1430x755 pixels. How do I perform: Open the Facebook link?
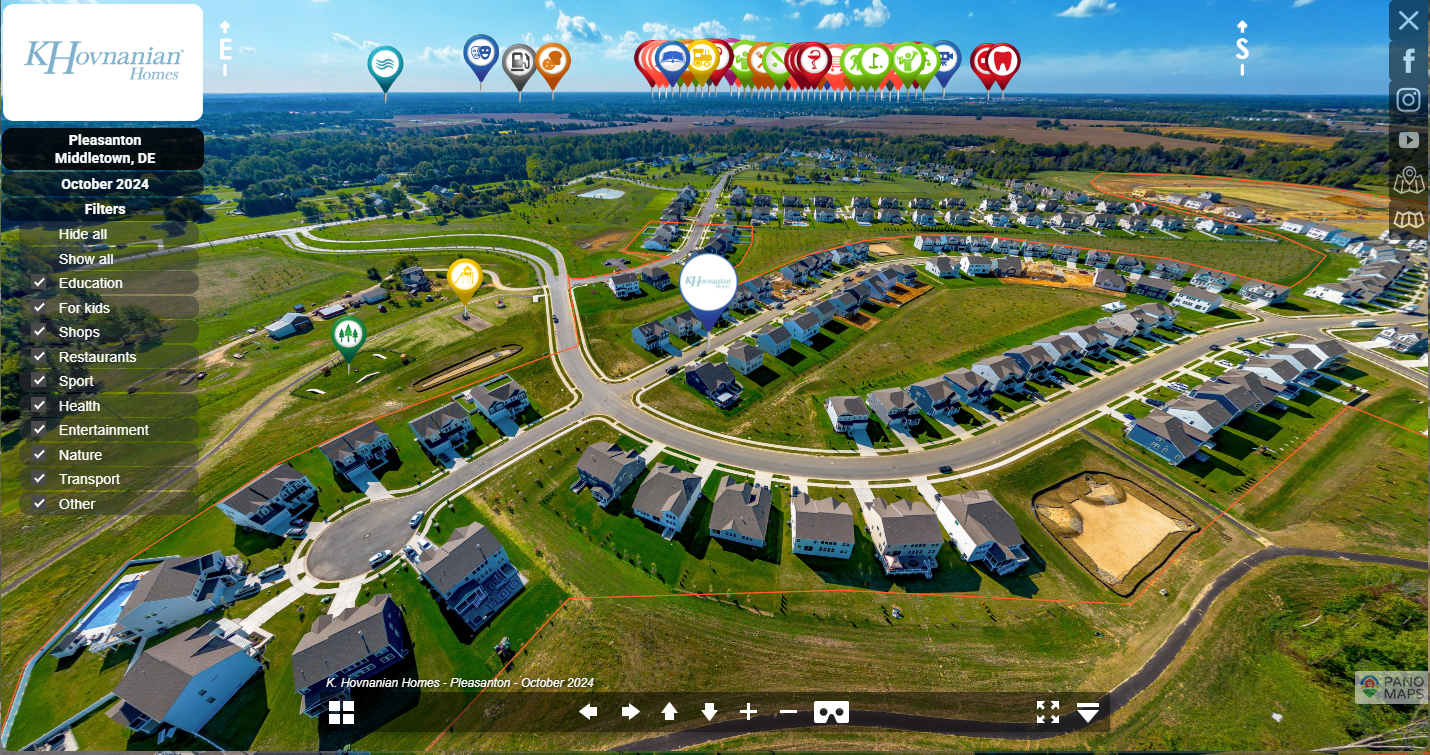pos(1409,61)
